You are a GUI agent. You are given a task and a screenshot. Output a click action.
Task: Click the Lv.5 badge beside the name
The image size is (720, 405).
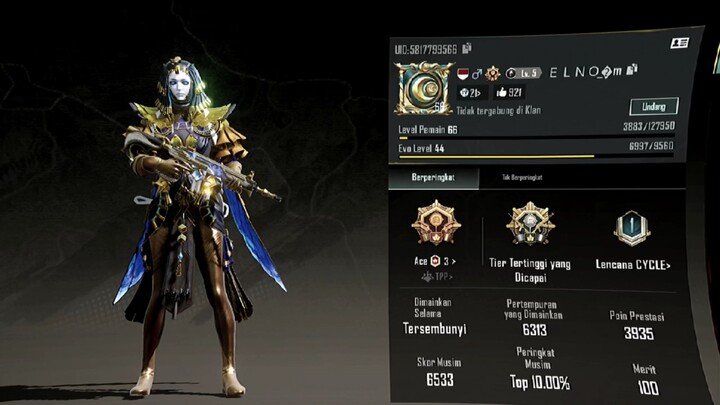pyautogui.click(x=523, y=73)
